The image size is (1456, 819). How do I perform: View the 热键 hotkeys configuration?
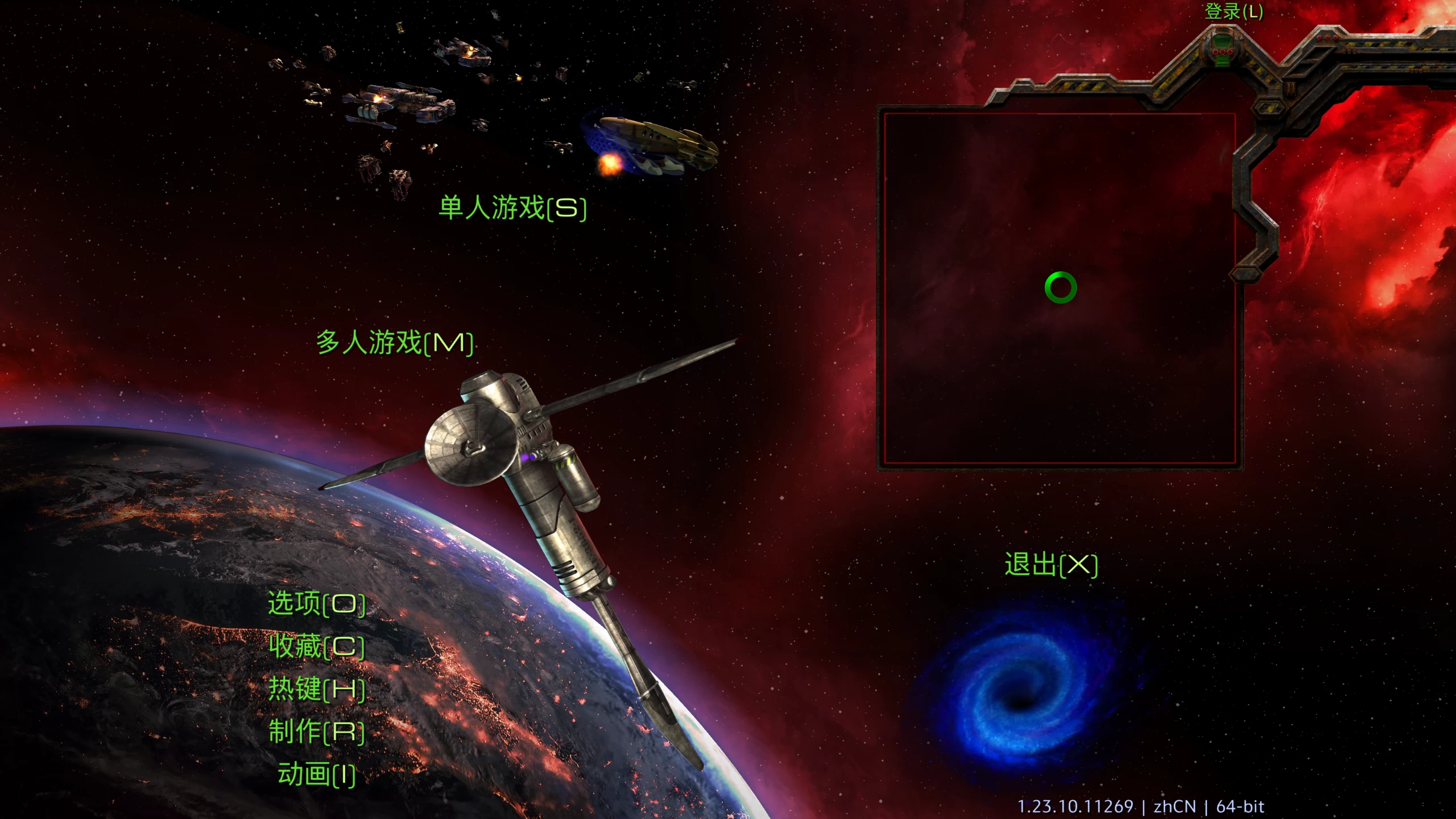(317, 691)
